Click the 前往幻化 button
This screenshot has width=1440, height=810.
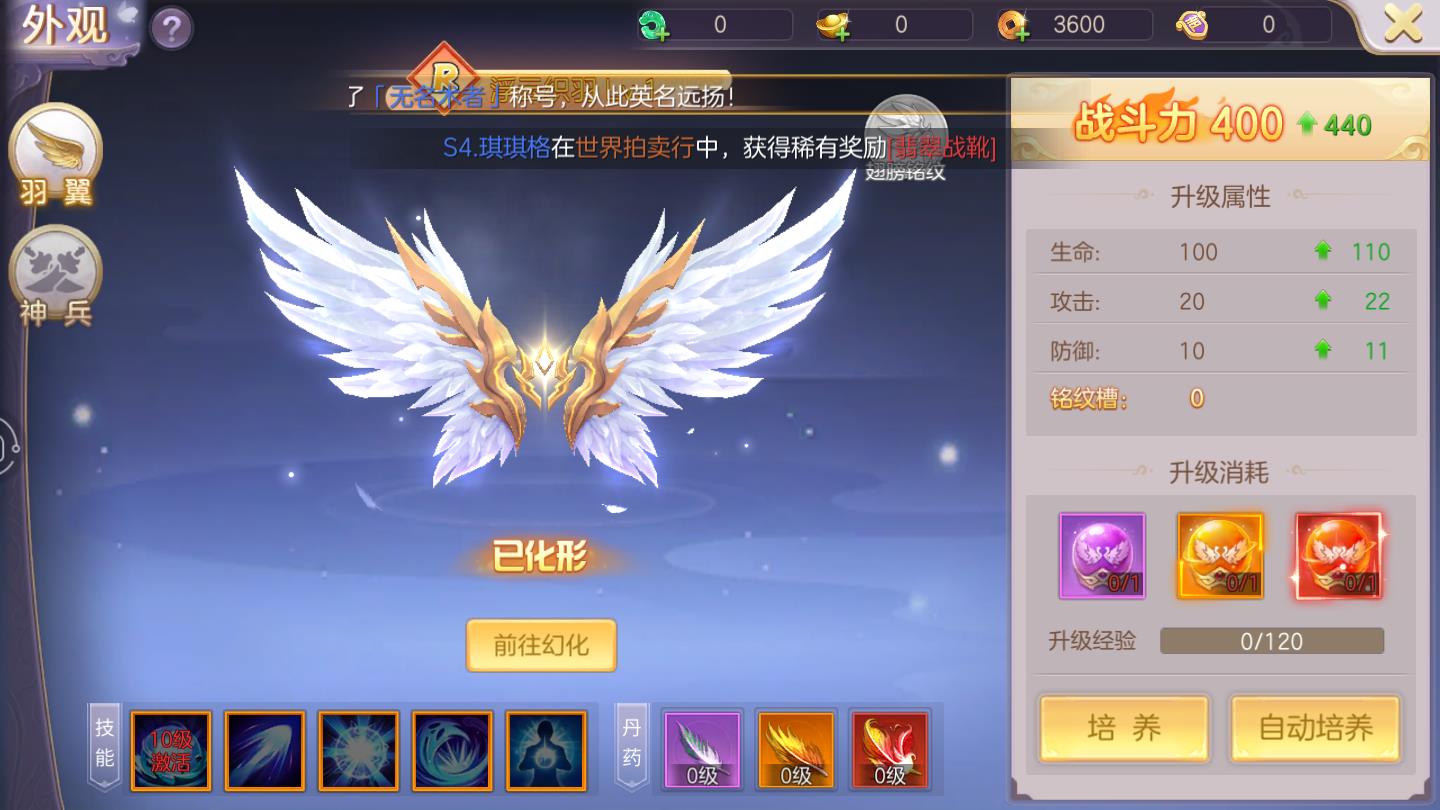pyautogui.click(x=540, y=646)
